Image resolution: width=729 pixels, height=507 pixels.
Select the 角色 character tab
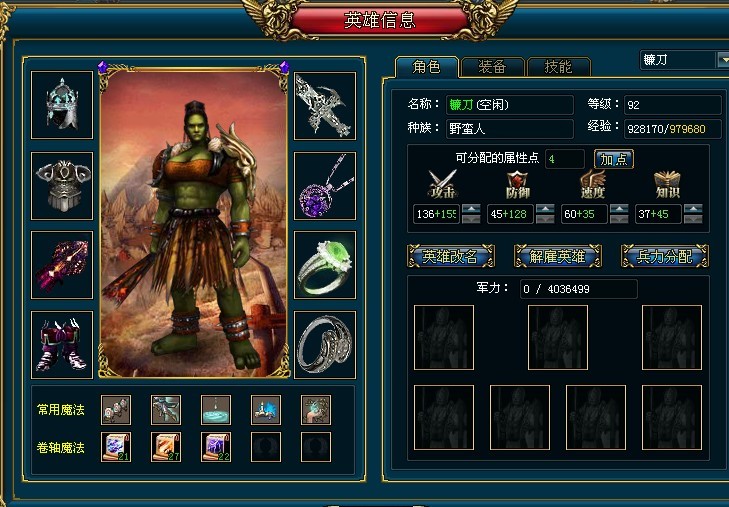pyautogui.click(x=426, y=67)
